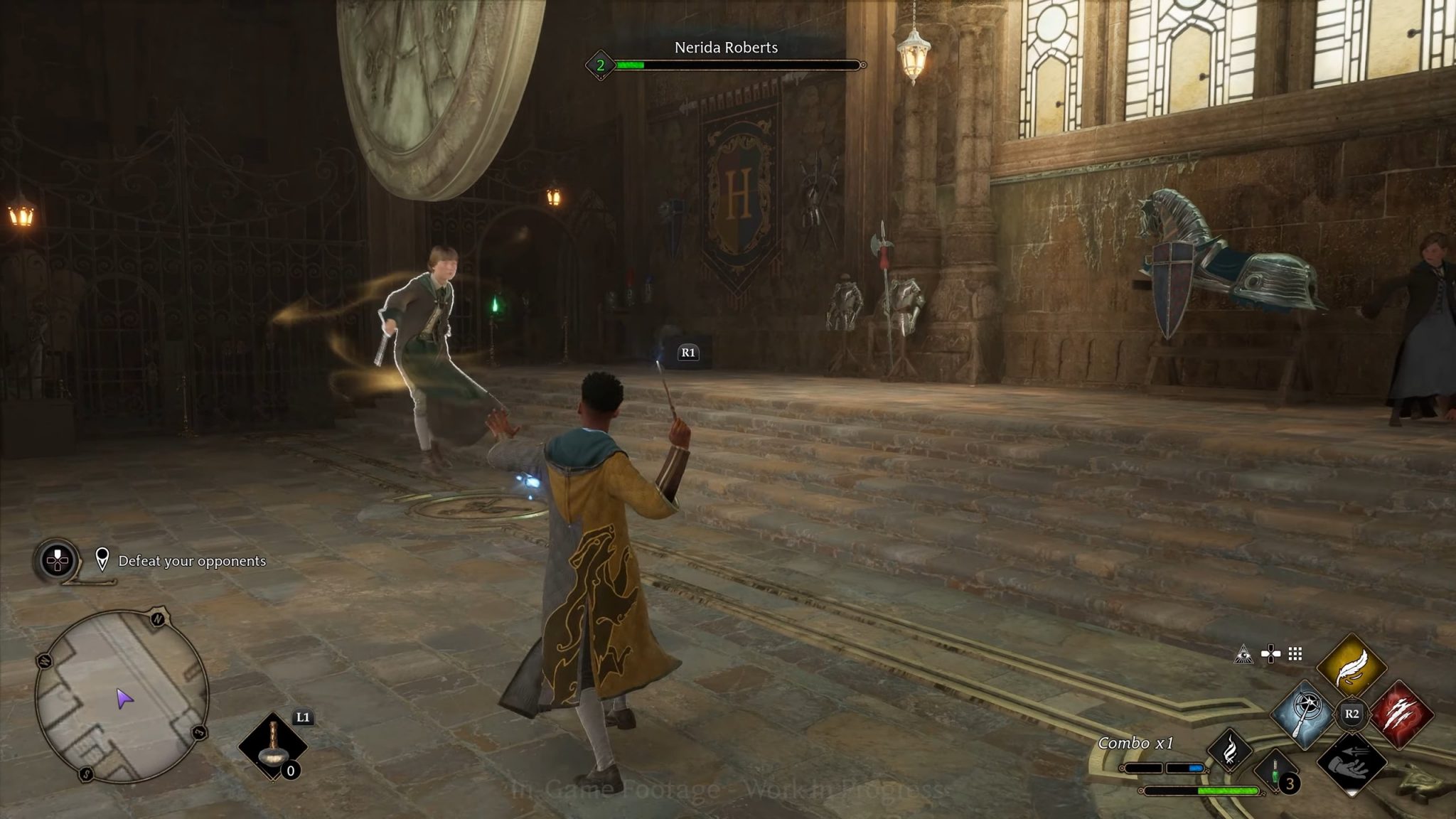Toggle the grid spell-diamond selector icon
Viewport: 1456px width, 819px height.
point(1295,654)
